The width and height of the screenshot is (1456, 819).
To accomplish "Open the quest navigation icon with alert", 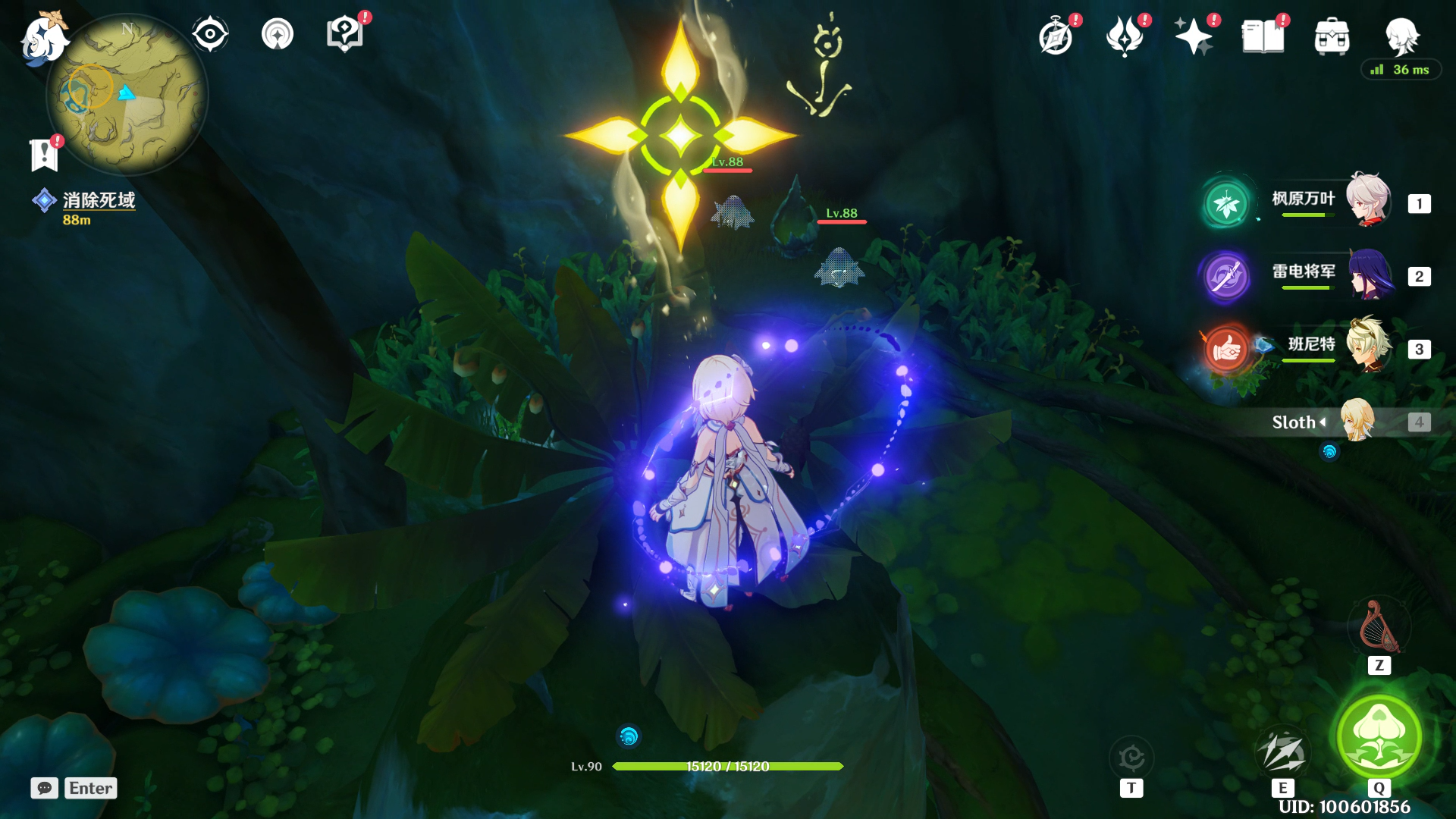I will point(344,34).
